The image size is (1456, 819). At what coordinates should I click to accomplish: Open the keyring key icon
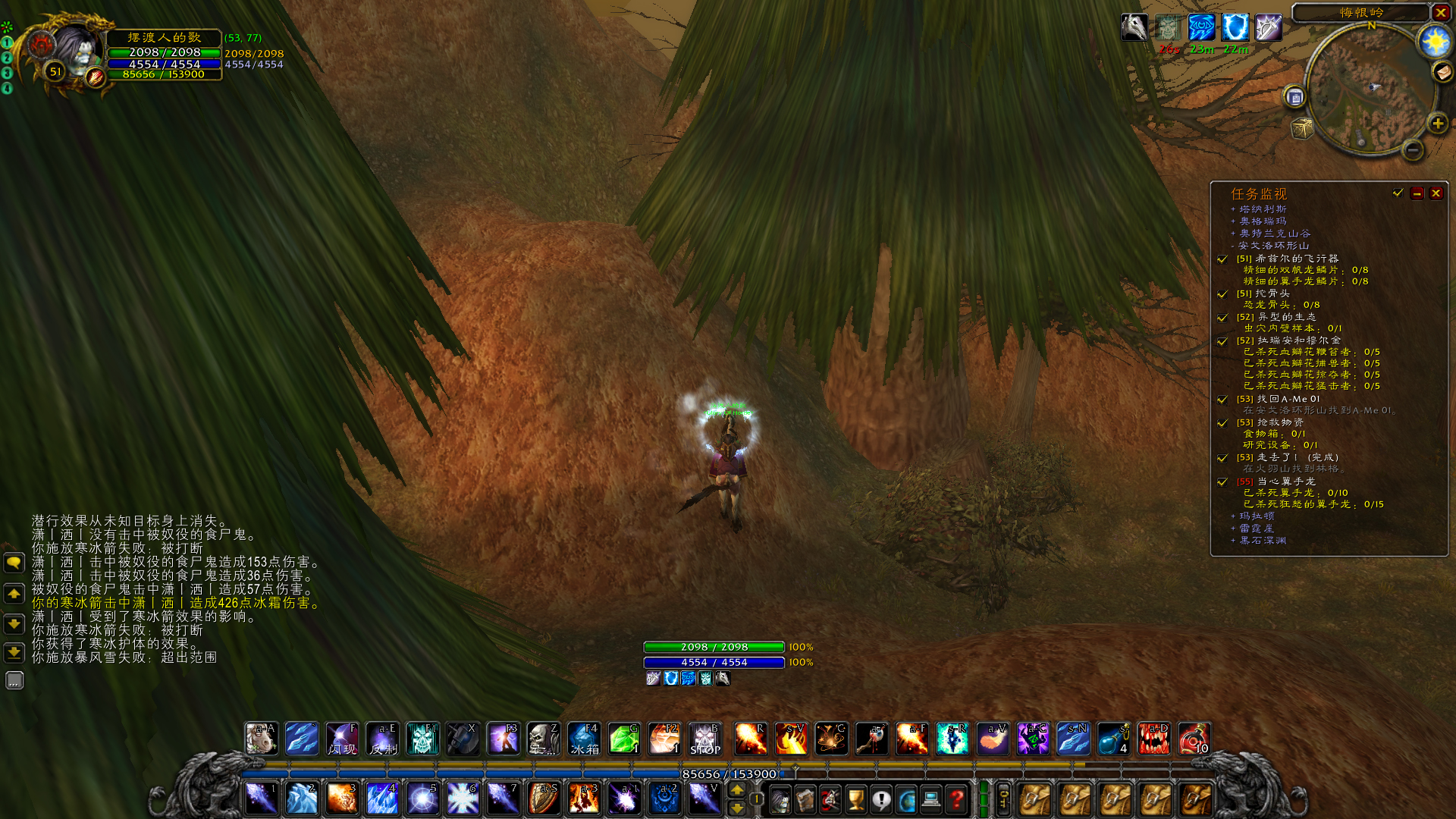coord(1005,800)
